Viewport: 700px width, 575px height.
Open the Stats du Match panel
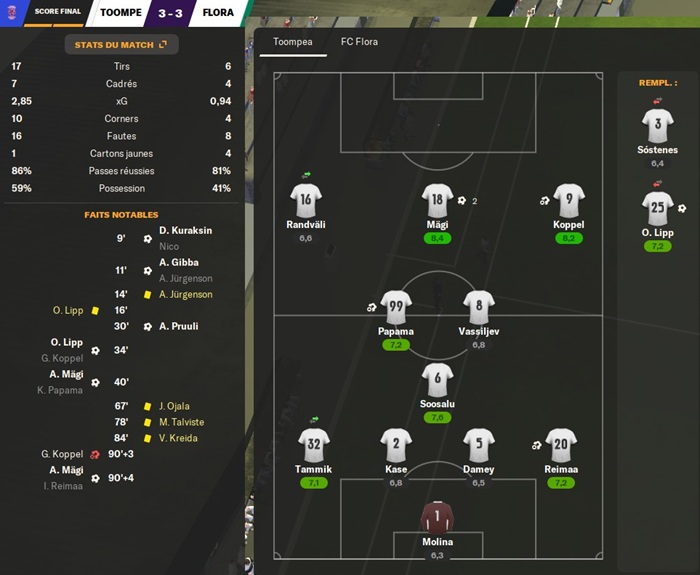coord(121,44)
